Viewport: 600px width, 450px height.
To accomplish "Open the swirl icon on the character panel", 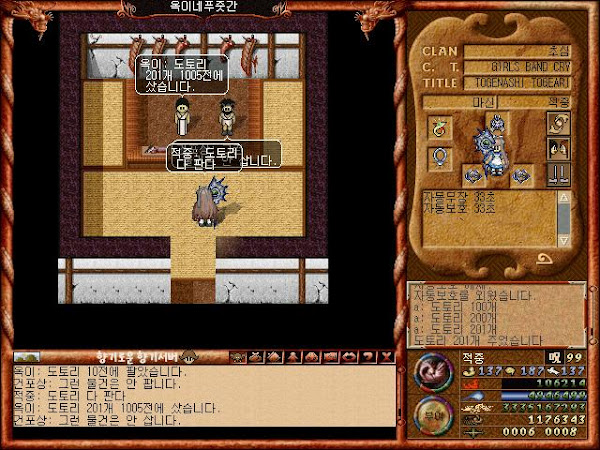I will tap(558, 123).
